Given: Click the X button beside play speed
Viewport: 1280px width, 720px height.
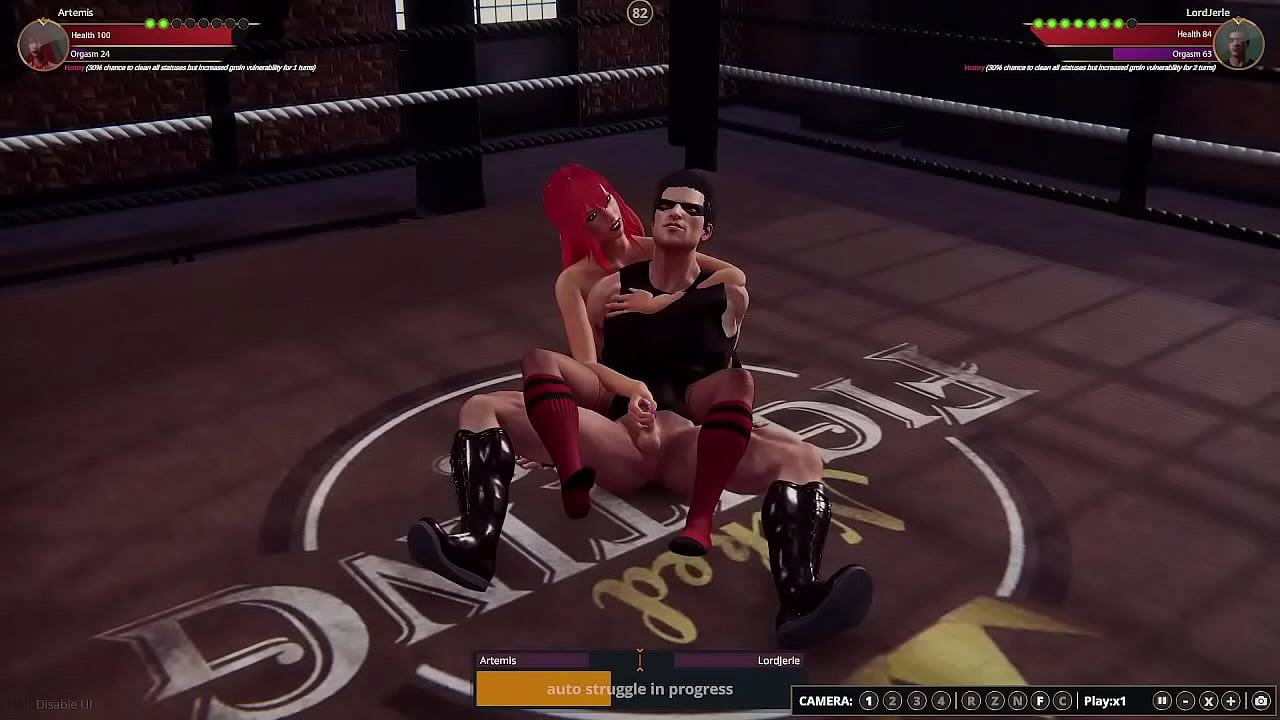Looking at the screenshot, I should pyautogui.click(x=1208, y=701).
